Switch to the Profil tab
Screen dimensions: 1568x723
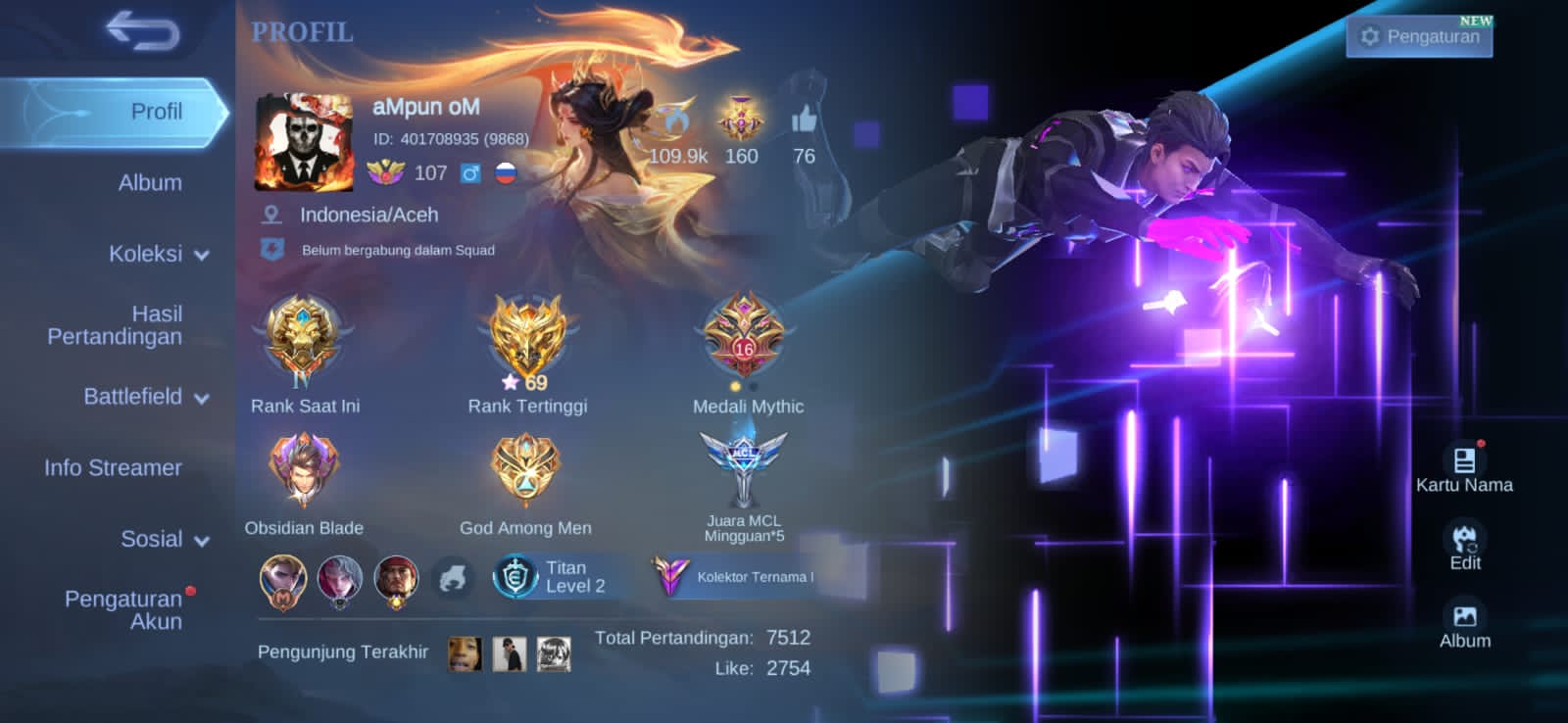pos(156,112)
